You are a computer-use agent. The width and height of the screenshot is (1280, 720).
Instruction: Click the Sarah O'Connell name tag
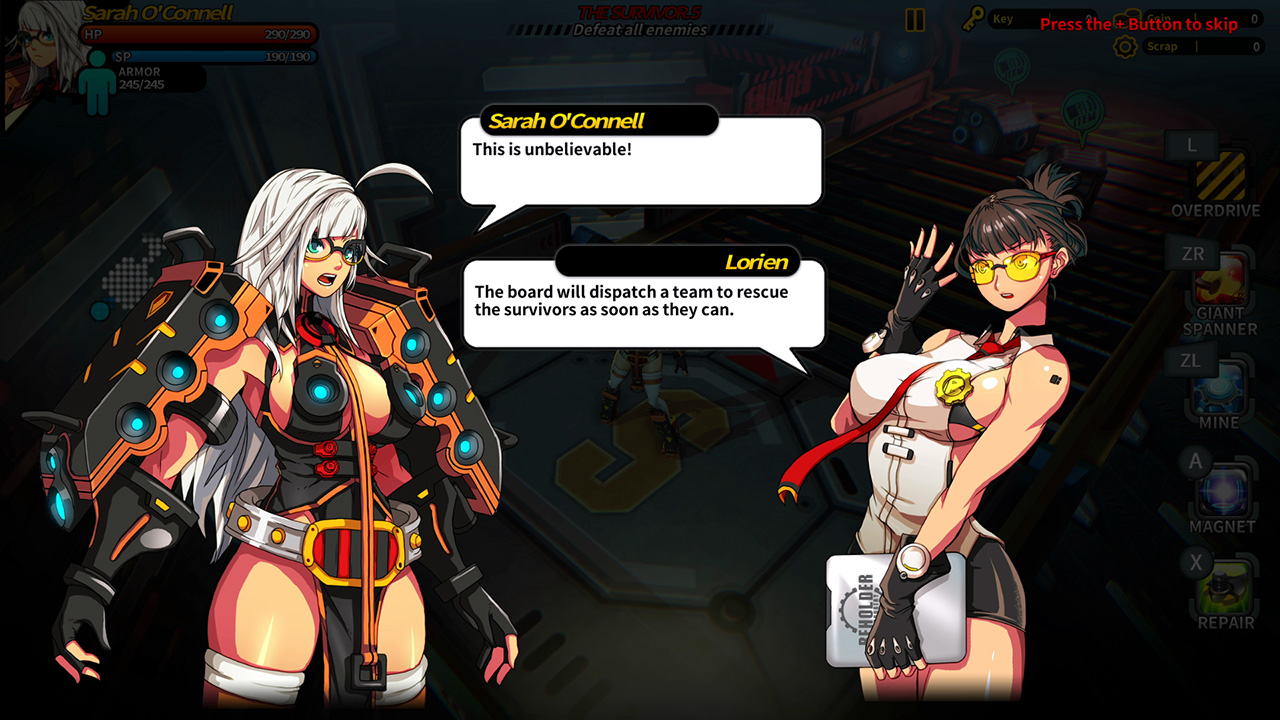[x=598, y=120]
